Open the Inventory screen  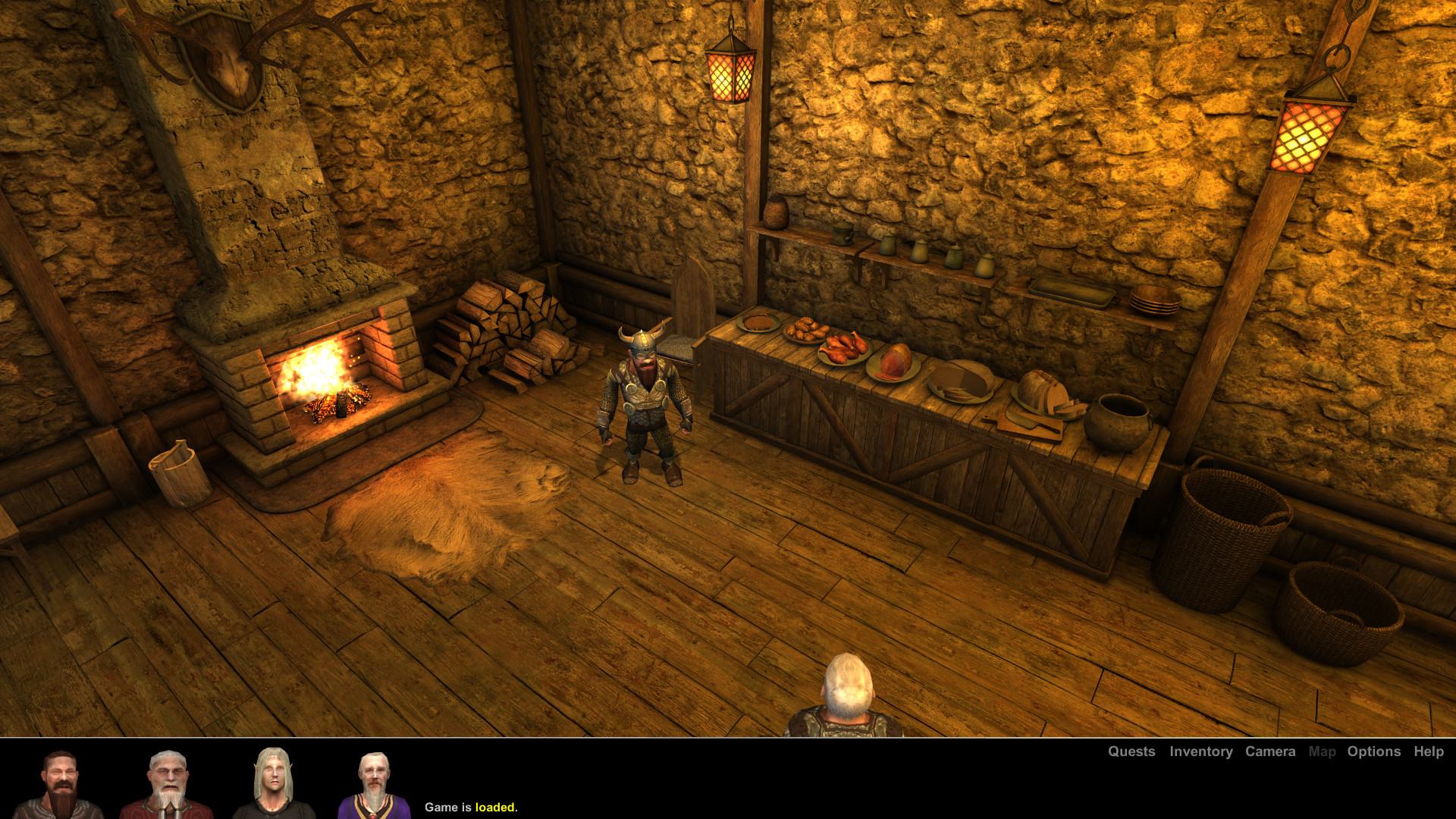click(1200, 752)
